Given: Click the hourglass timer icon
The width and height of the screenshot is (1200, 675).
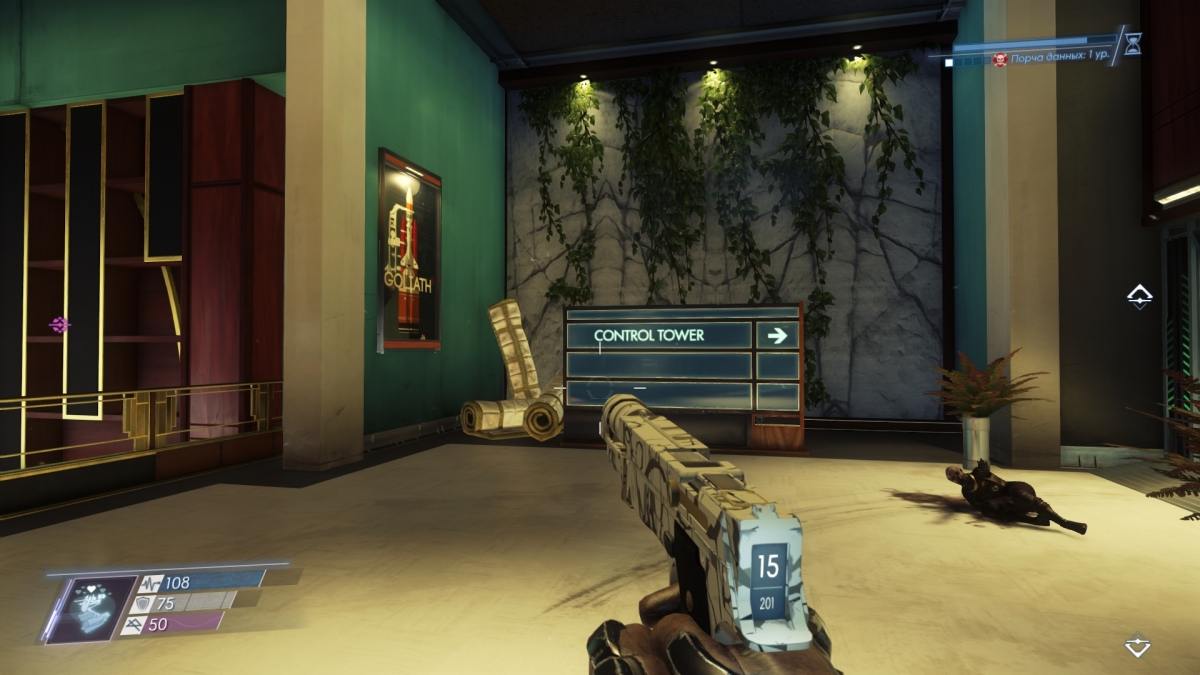Looking at the screenshot, I should pyautogui.click(x=1132, y=43).
